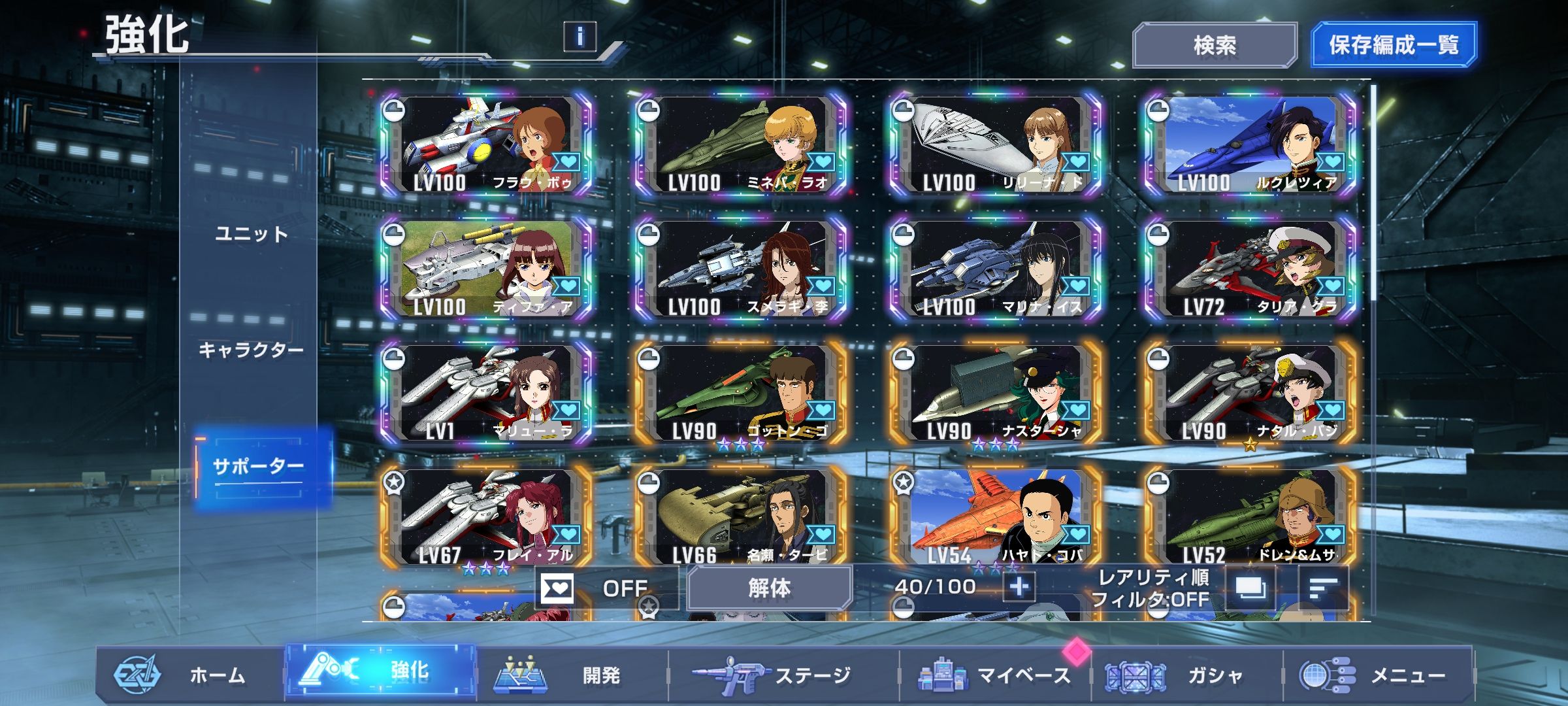This screenshot has width=1568, height=706.
Task: Select the LV100 フラウ・ボゥ supporter card
Action: 487,145
